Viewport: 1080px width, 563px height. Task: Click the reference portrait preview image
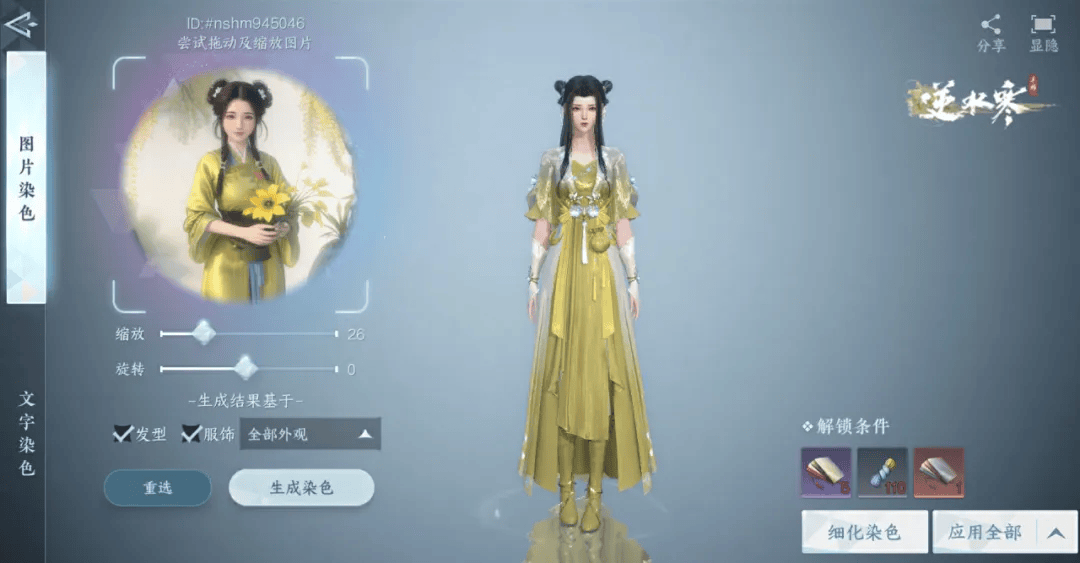240,185
